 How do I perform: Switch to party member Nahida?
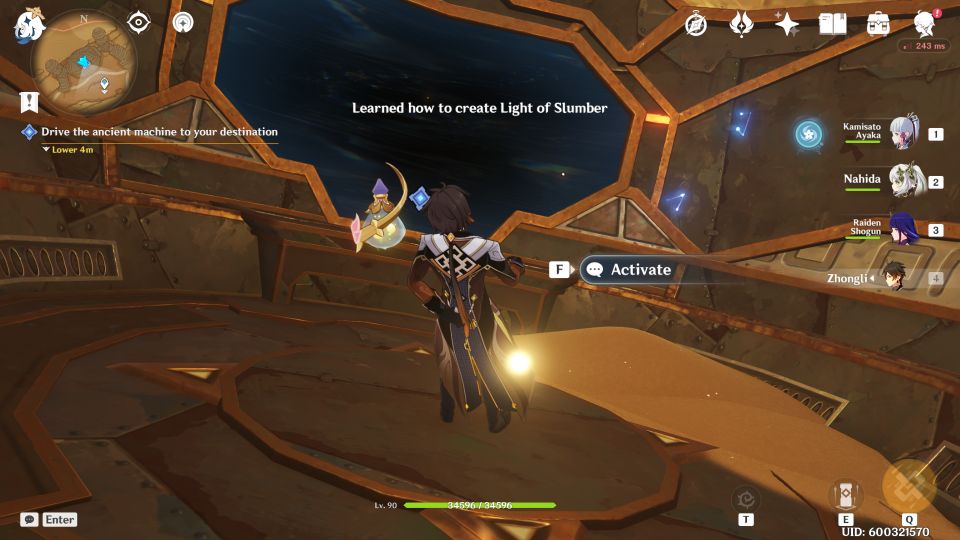pyautogui.click(x=905, y=181)
